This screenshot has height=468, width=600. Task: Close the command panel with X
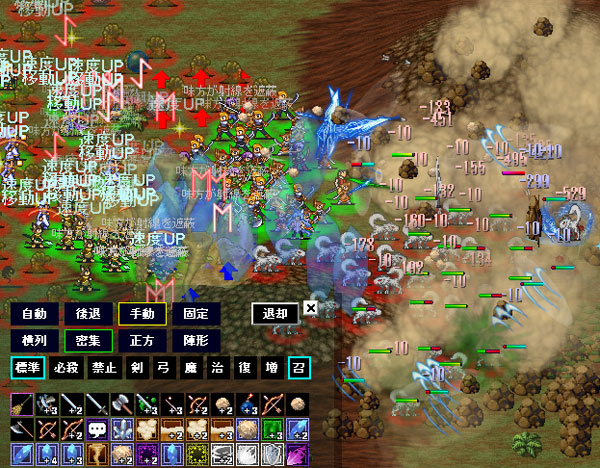310,309
